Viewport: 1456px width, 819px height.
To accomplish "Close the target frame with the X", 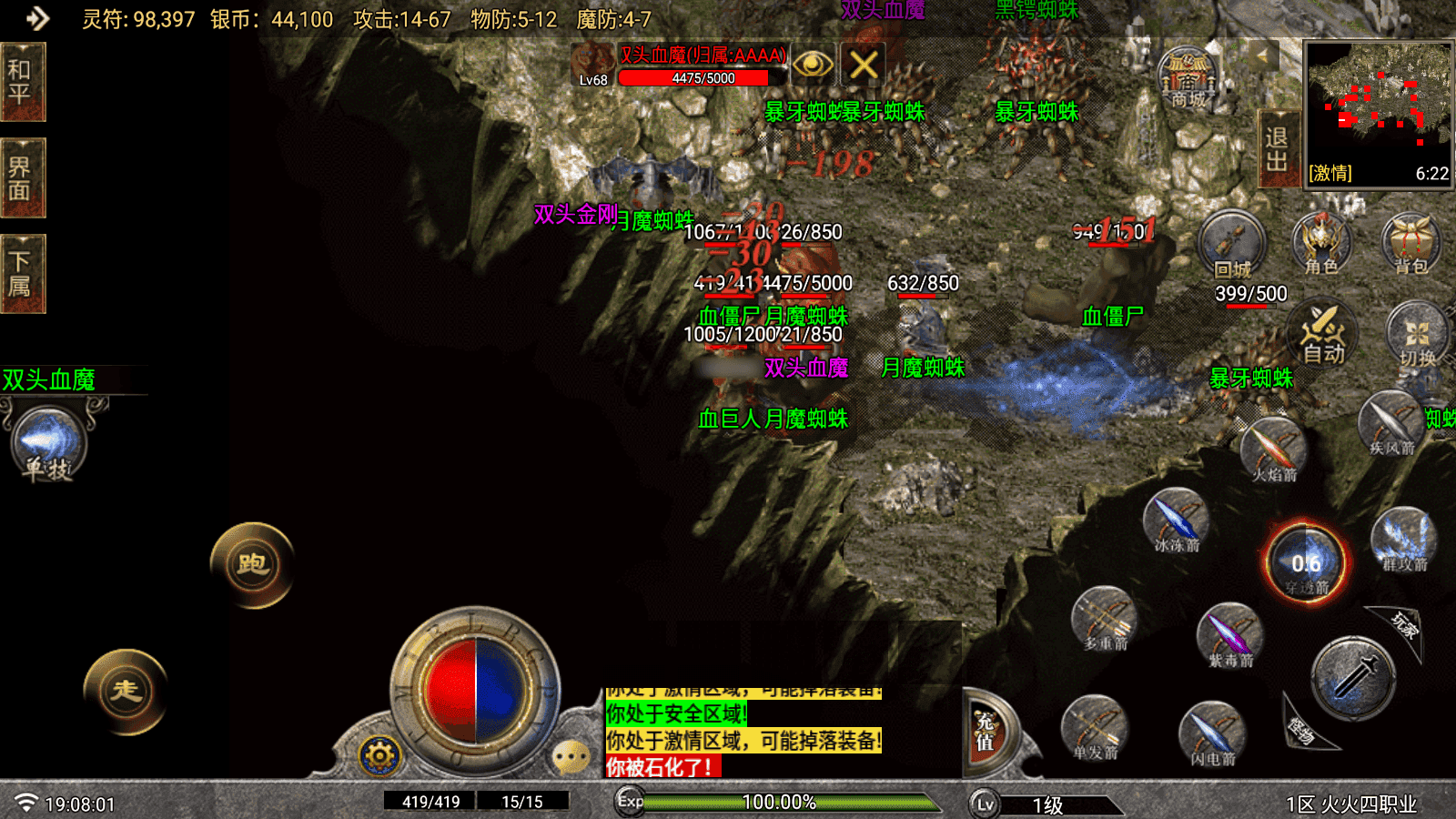I will pyautogui.click(x=864, y=65).
